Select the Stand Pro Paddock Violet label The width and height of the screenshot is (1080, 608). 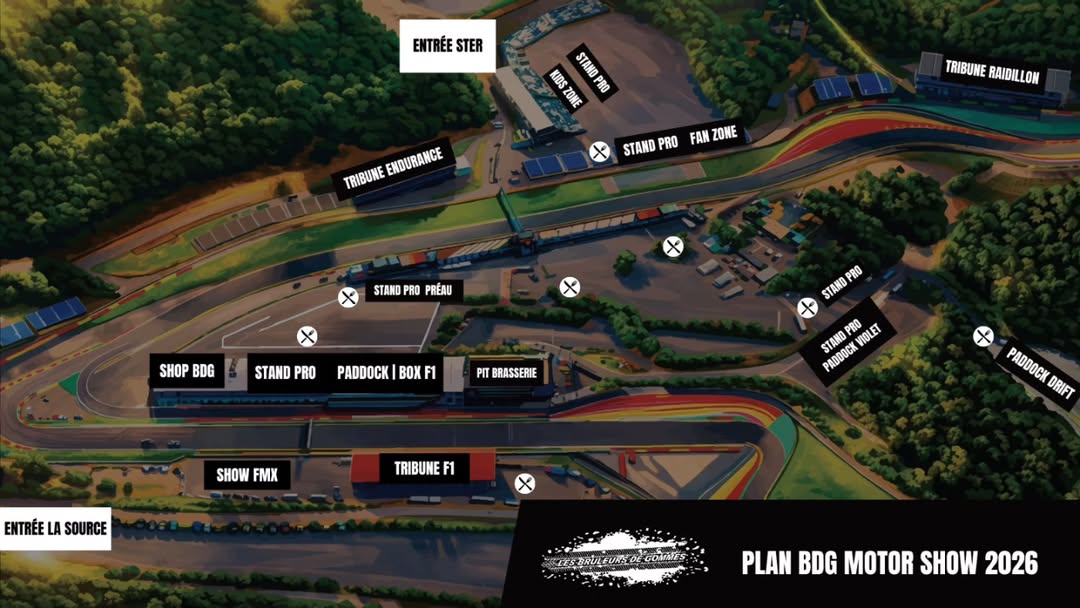[845, 341]
